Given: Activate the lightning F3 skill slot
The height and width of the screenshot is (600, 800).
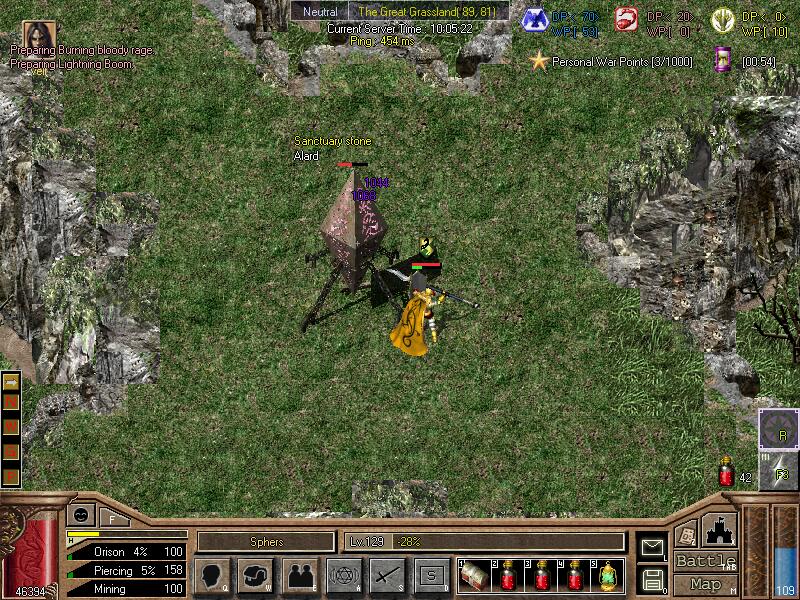Looking at the screenshot, I should tap(779, 470).
